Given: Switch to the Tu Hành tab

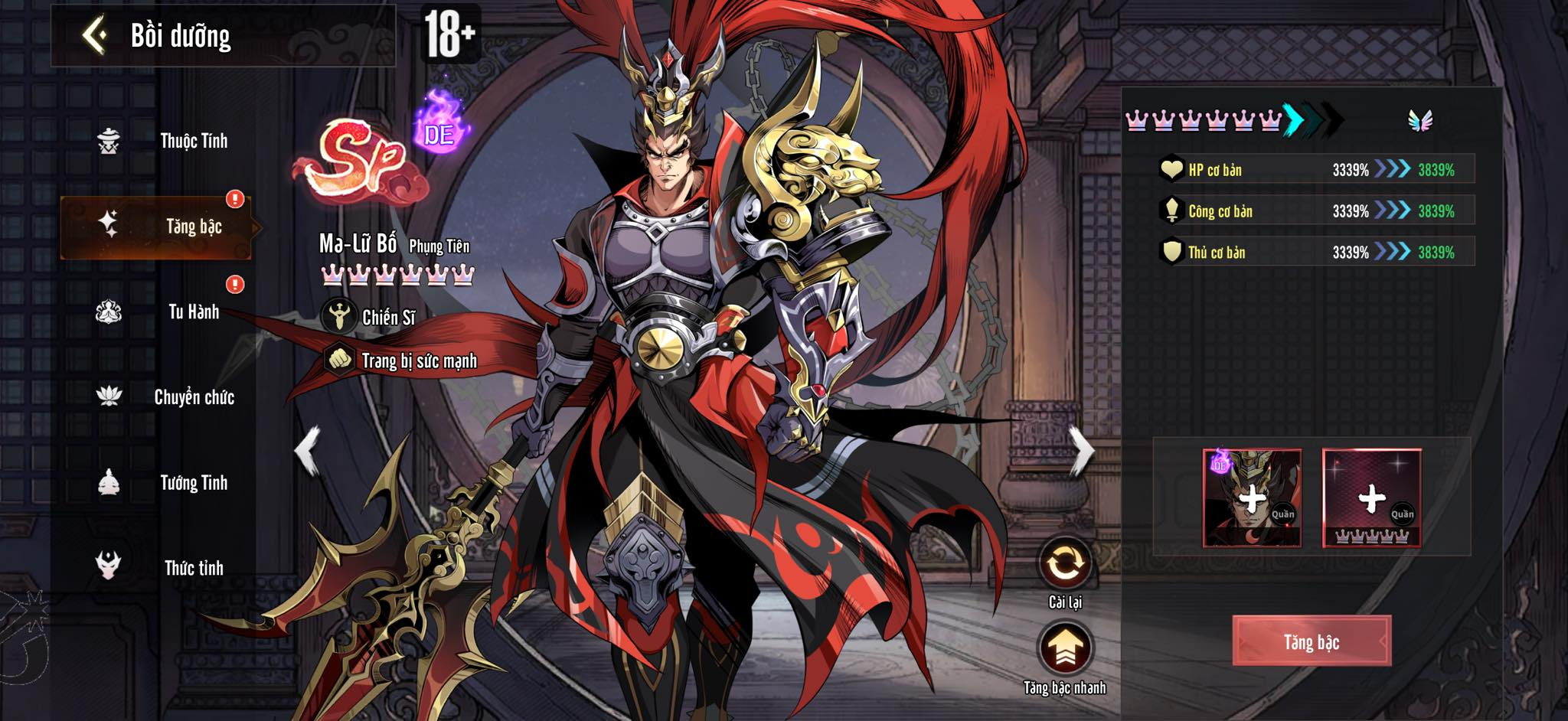Looking at the screenshot, I should coord(193,312).
